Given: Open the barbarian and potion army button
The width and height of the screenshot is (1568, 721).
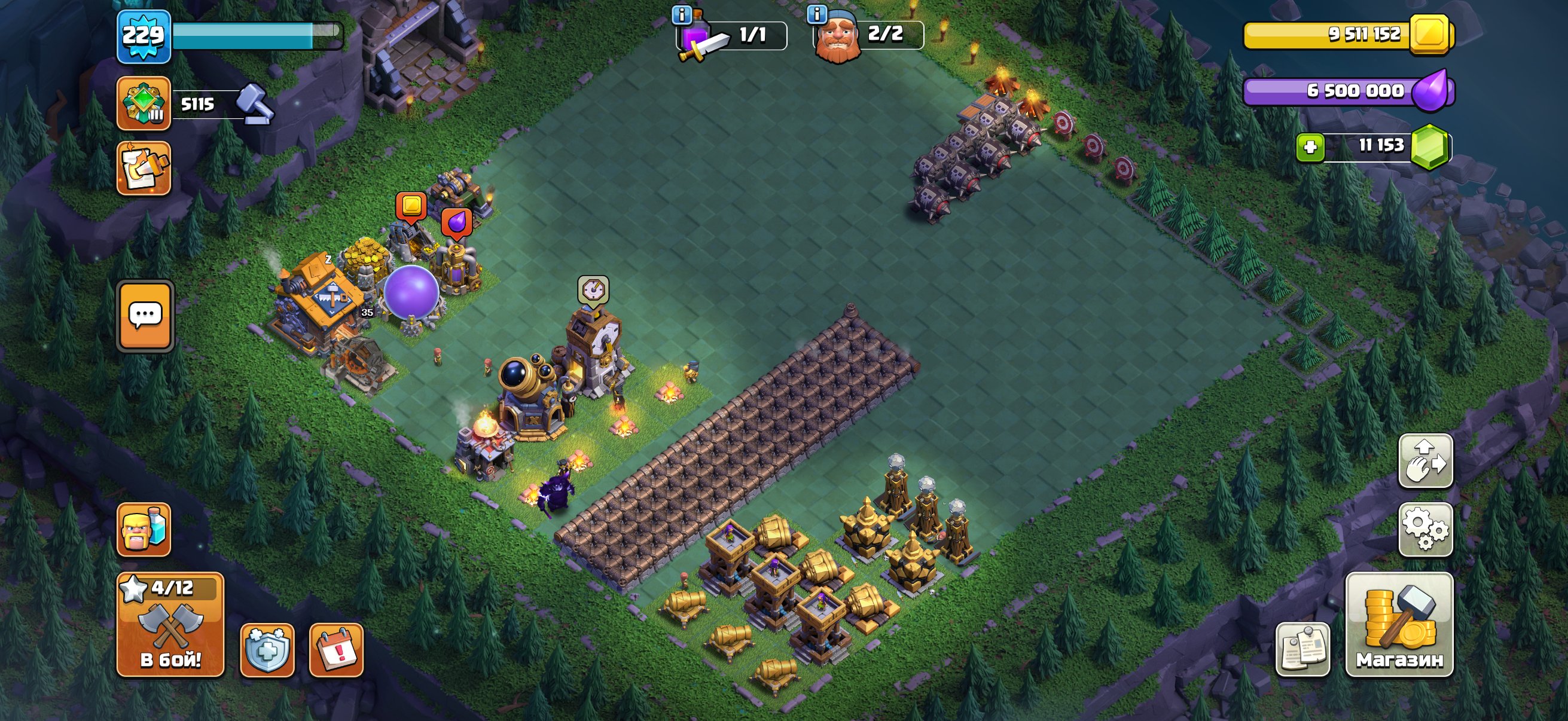Looking at the screenshot, I should click(144, 529).
